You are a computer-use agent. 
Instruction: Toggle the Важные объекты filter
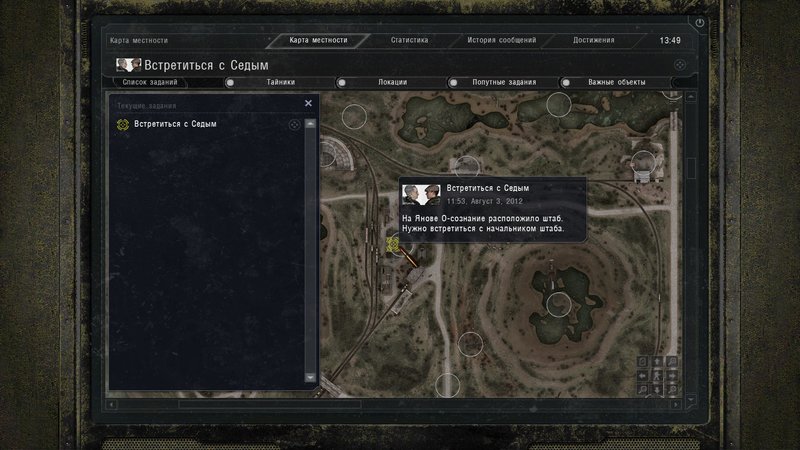pos(610,82)
